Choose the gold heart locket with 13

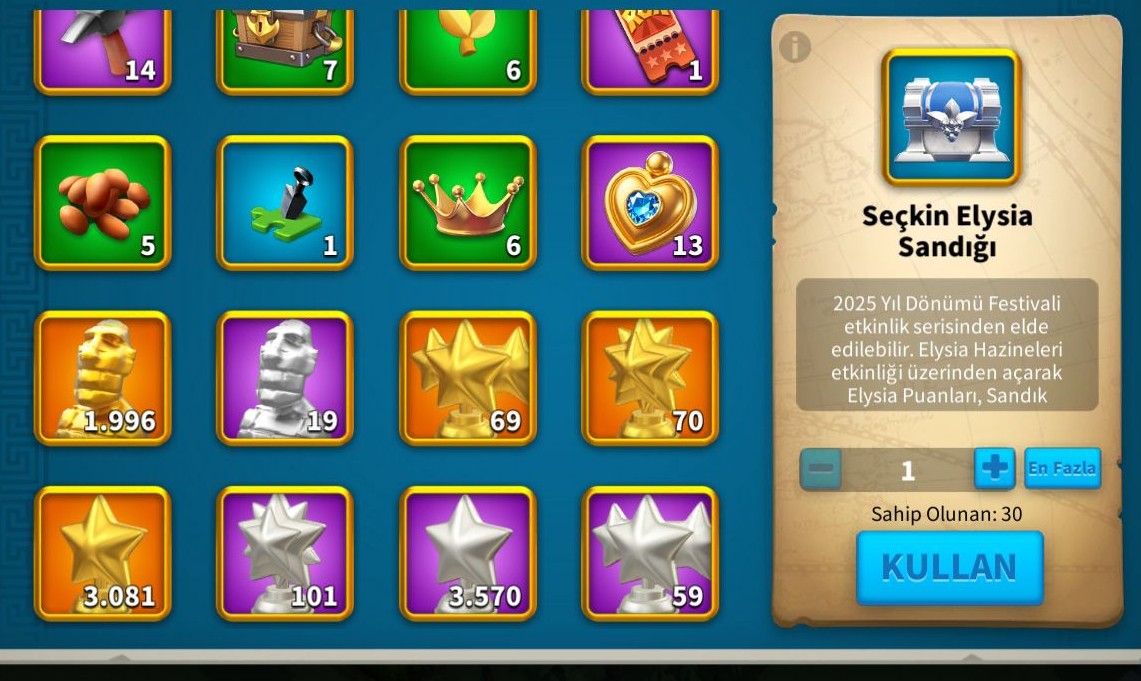(650, 203)
